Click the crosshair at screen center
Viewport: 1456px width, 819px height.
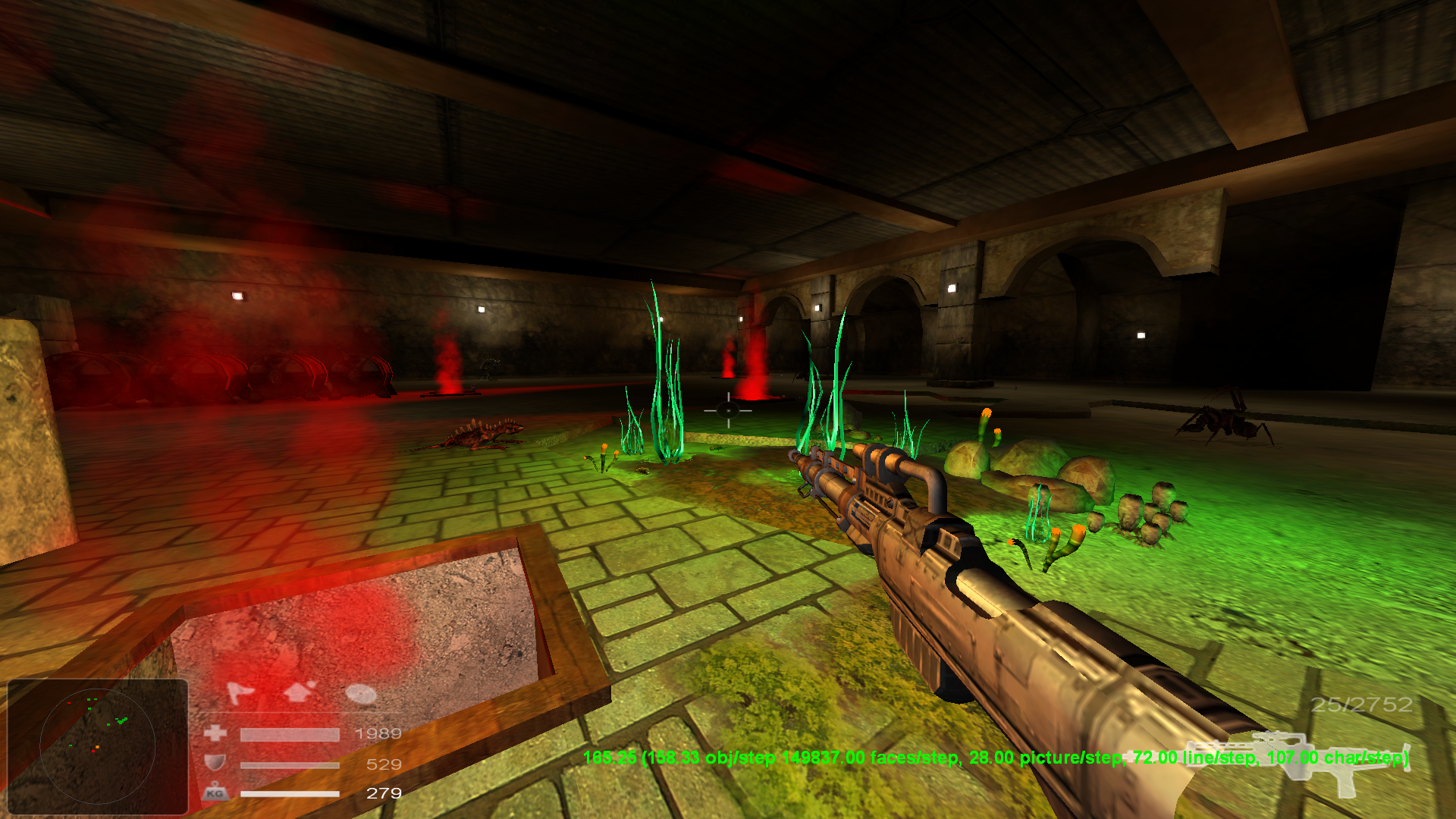pos(726,411)
